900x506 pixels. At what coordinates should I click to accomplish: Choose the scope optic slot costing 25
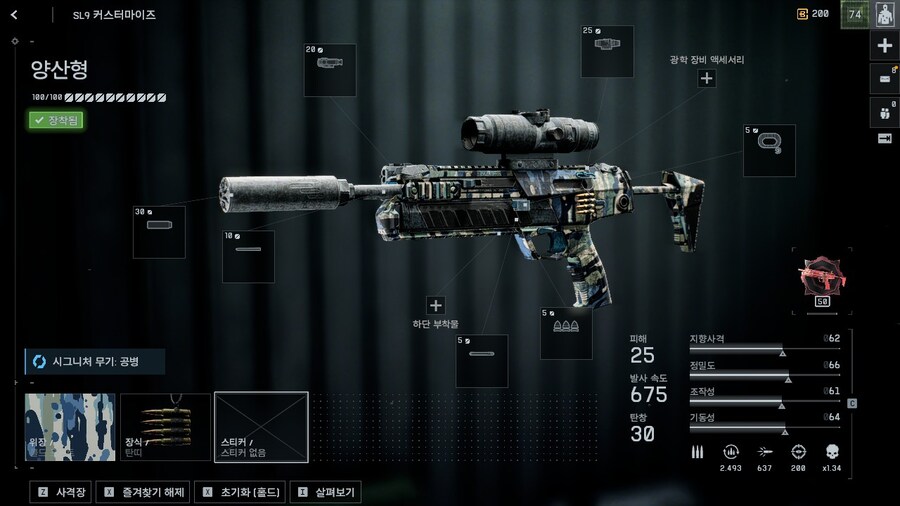coord(607,52)
